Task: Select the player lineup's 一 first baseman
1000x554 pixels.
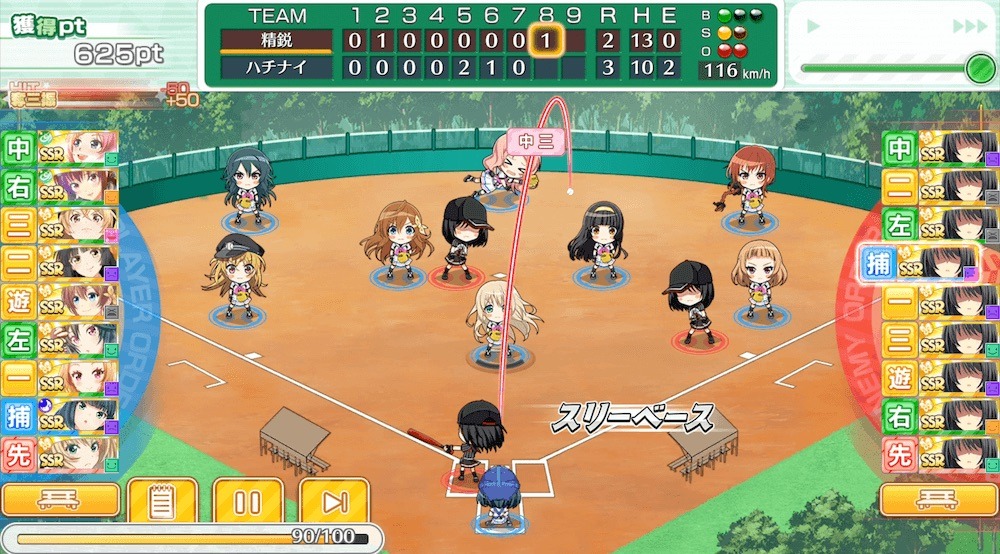Action: tap(60, 378)
